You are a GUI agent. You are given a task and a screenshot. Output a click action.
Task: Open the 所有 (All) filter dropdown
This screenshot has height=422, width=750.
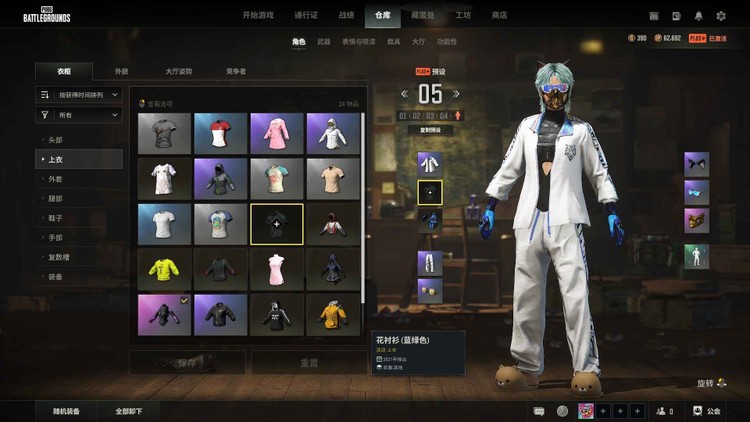(79, 116)
